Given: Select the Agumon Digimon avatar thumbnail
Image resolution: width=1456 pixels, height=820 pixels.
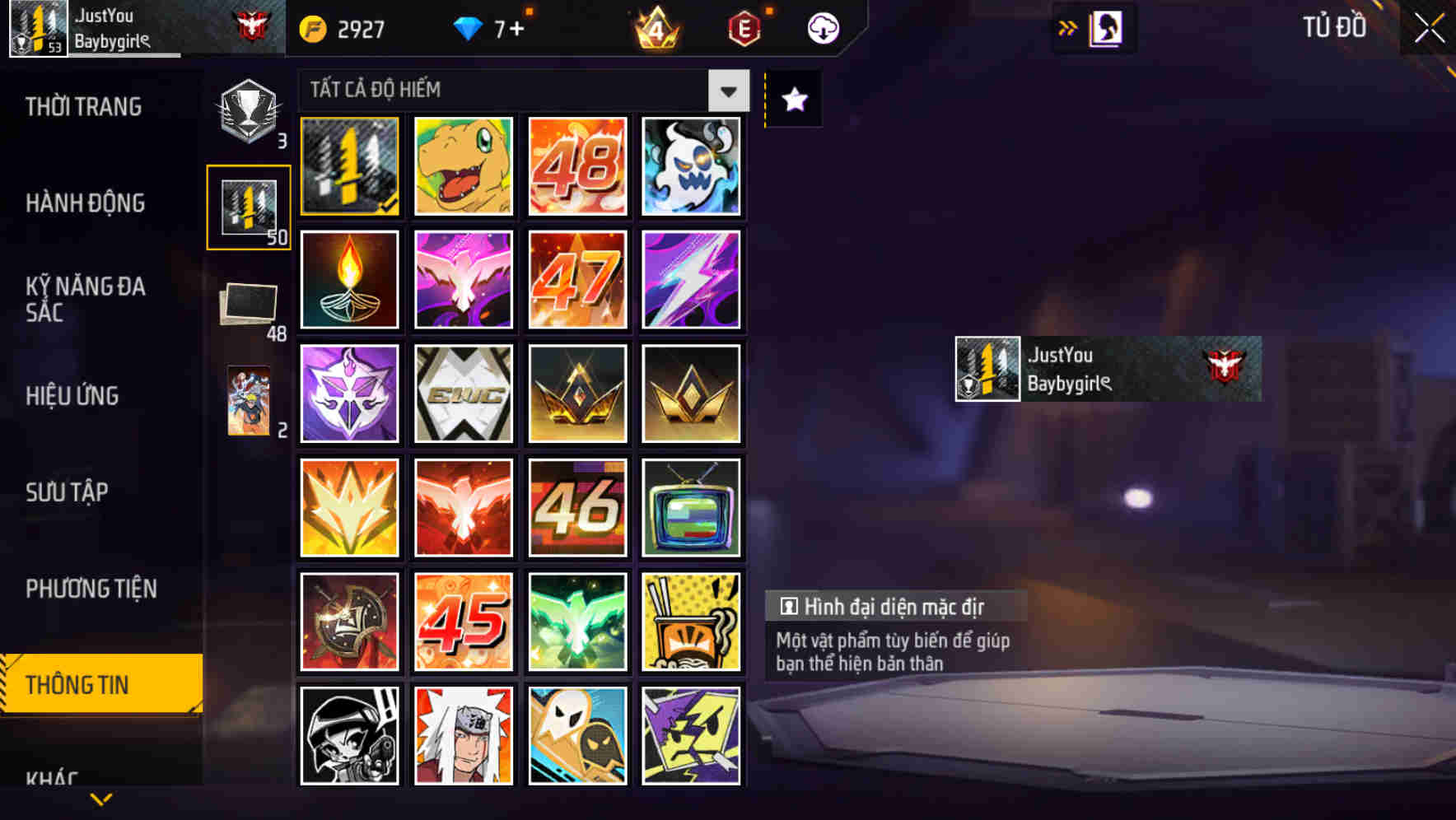Looking at the screenshot, I should [463, 165].
